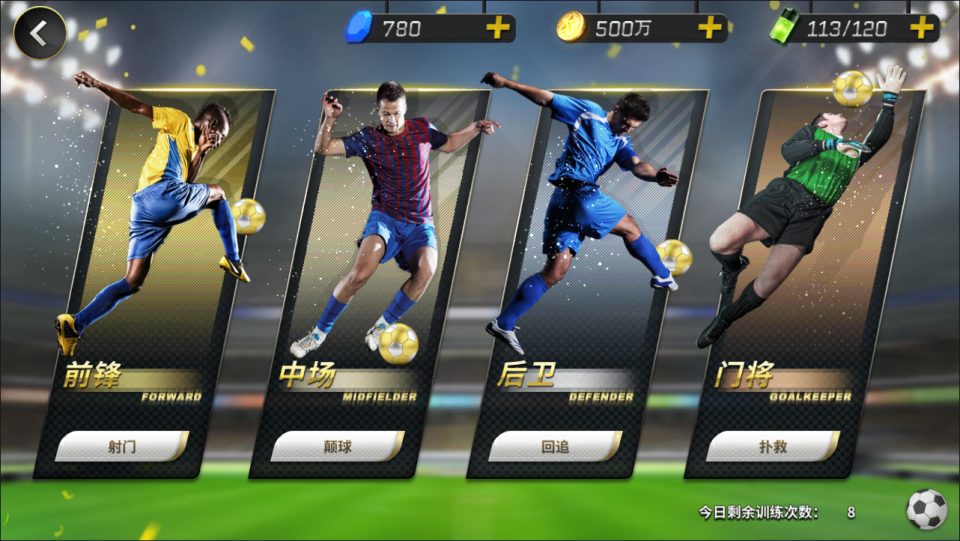Start the 回追 chase-back training
The width and height of the screenshot is (960, 541).
pyautogui.click(x=555, y=446)
